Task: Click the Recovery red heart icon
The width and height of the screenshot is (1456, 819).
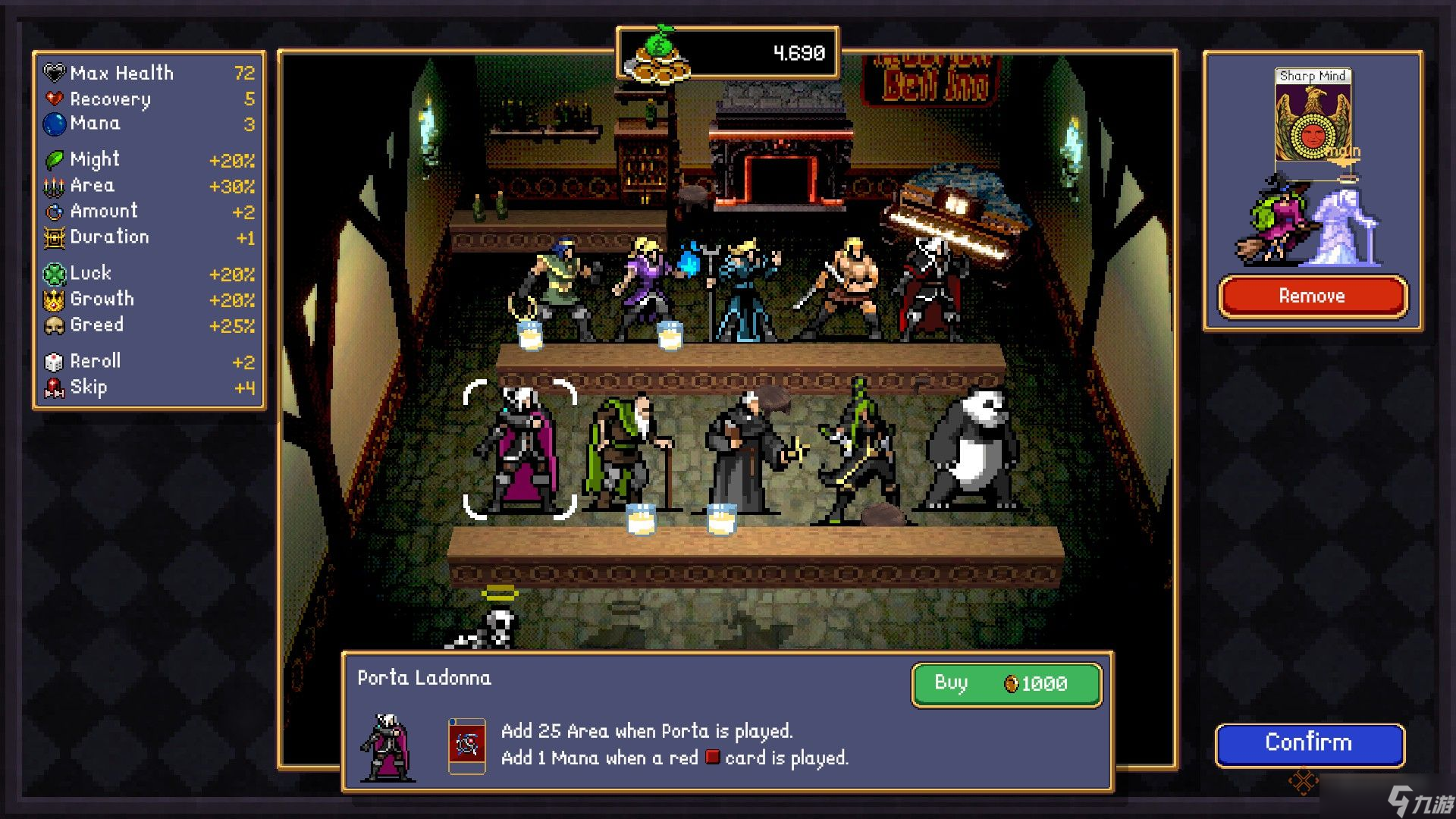Action: point(53,99)
